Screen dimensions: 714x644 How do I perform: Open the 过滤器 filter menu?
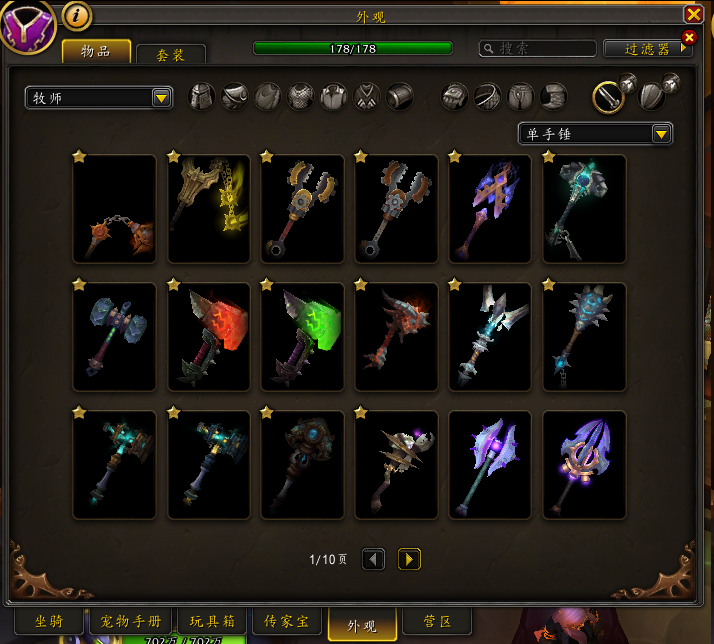[647, 48]
